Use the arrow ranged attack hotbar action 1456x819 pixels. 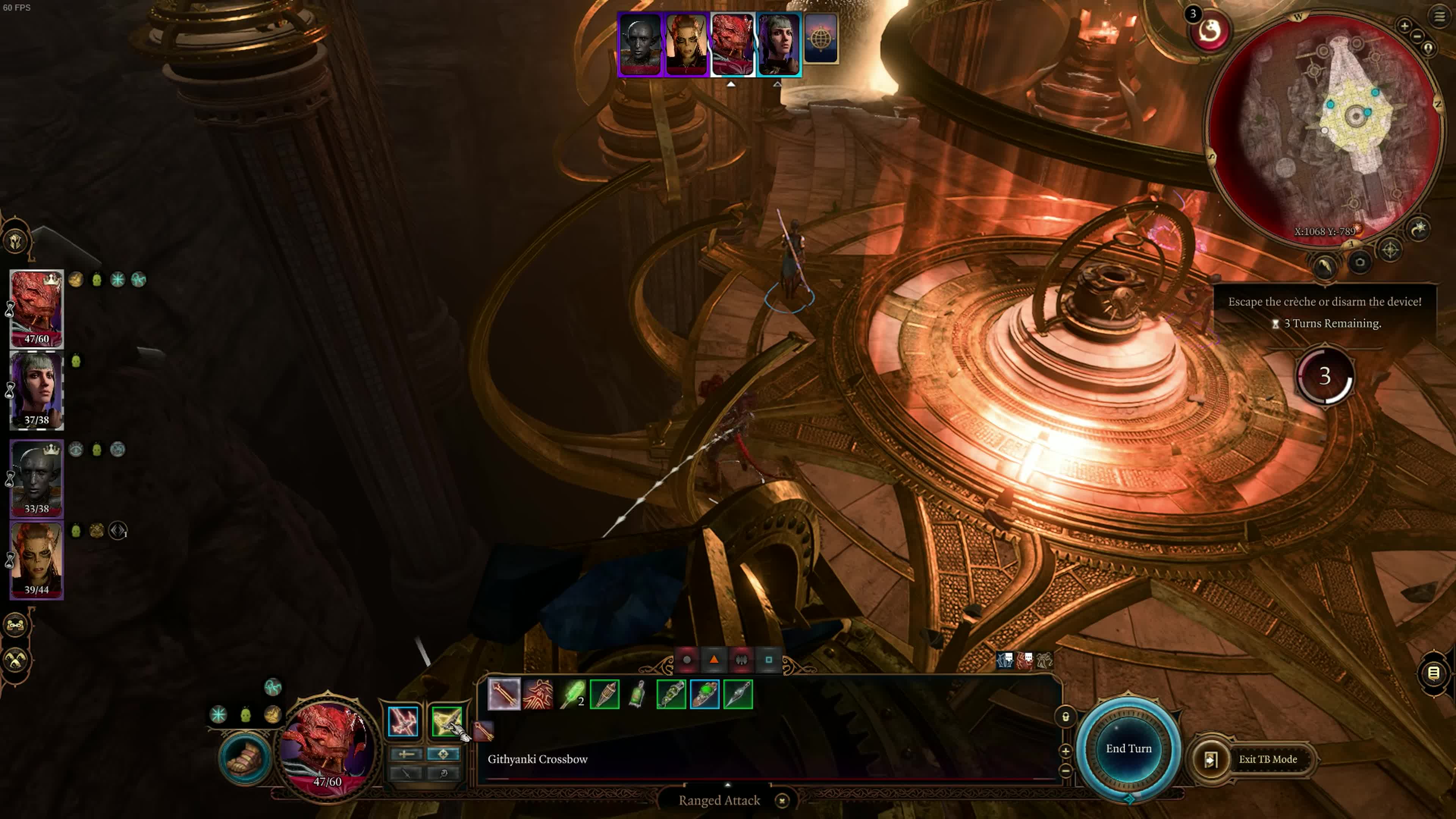click(504, 694)
